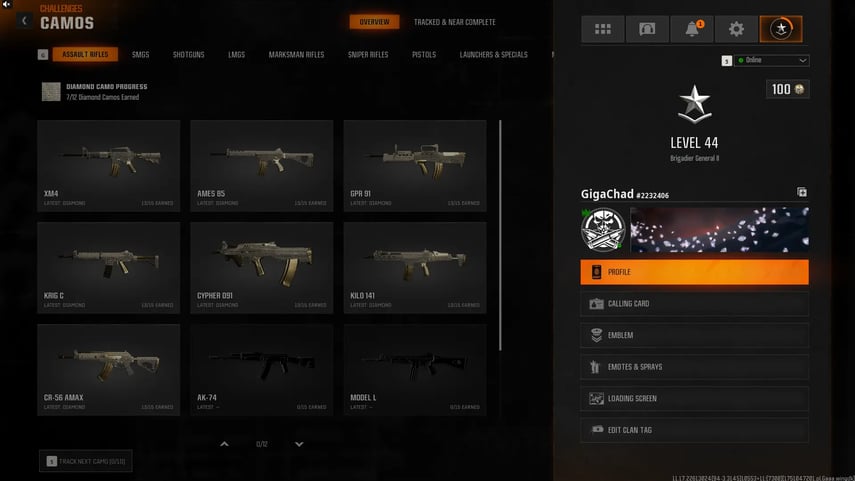Open Tracked & Near Complete tab
The image size is (855, 481).
[x=455, y=22]
